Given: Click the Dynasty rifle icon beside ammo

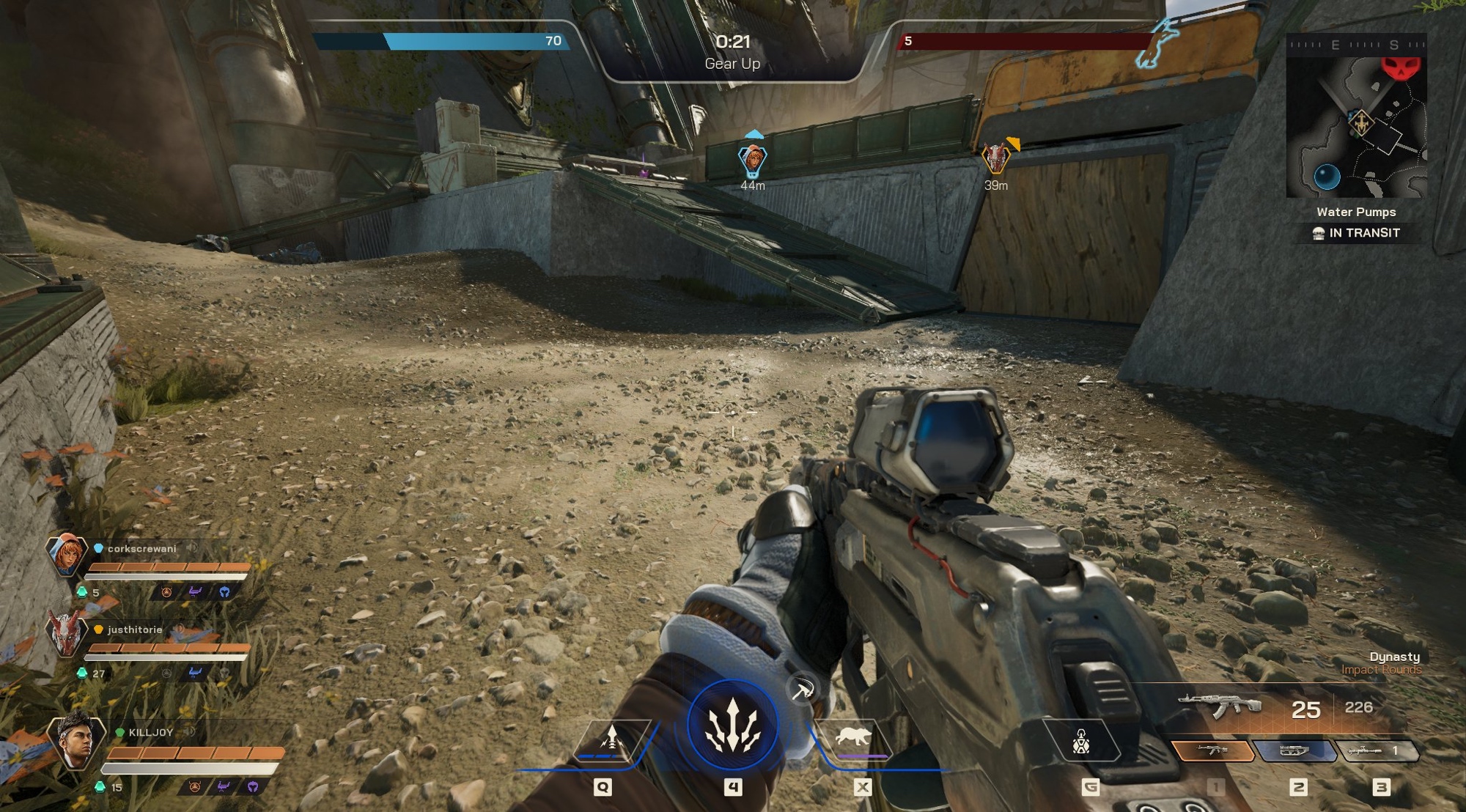Looking at the screenshot, I should 1220,706.
